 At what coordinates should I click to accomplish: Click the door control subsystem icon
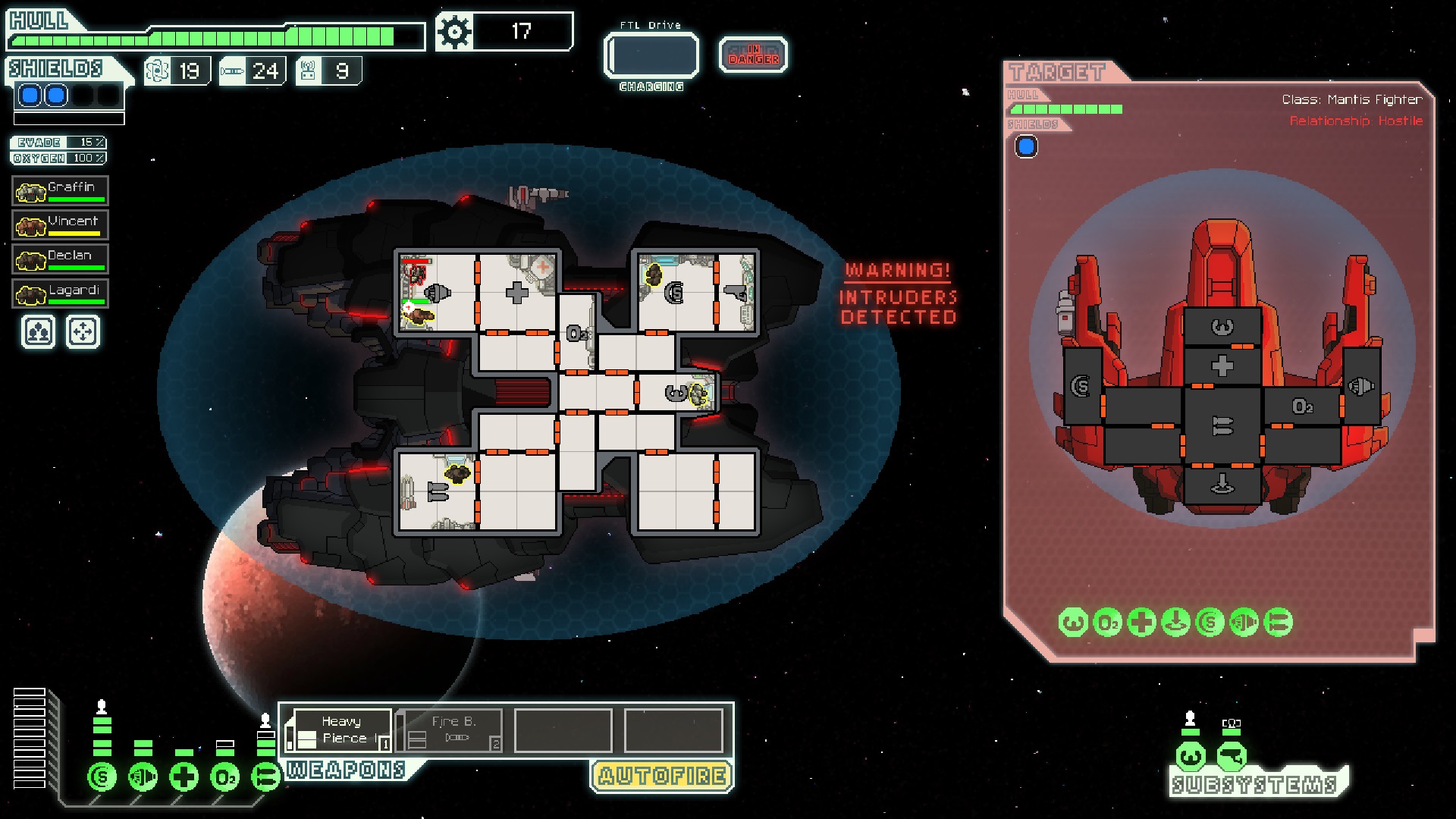pyautogui.click(x=1232, y=756)
